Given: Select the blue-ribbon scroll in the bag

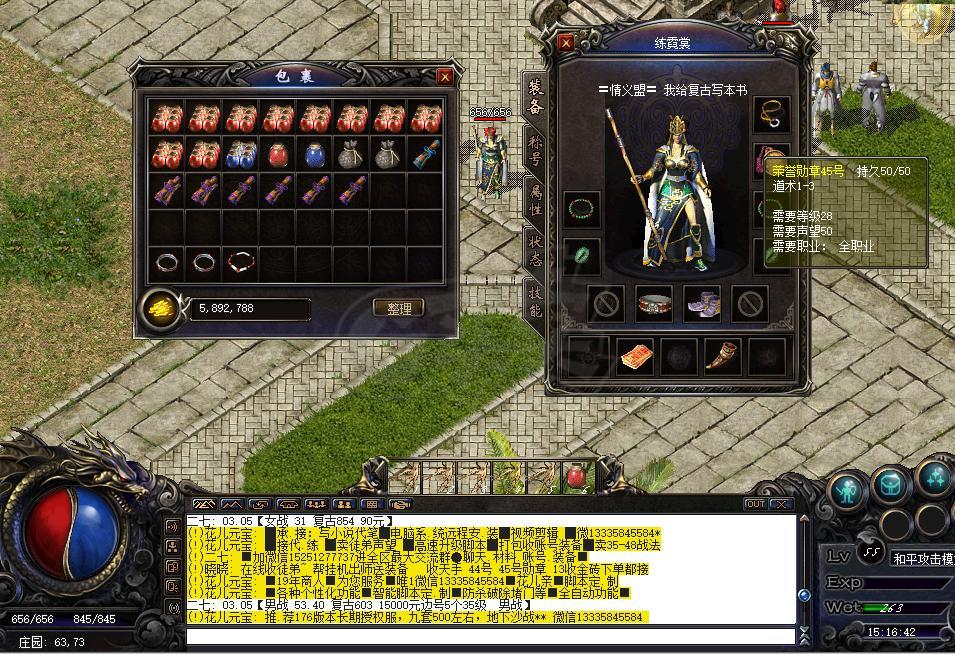Looking at the screenshot, I should pyautogui.click(x=424, y=154).
